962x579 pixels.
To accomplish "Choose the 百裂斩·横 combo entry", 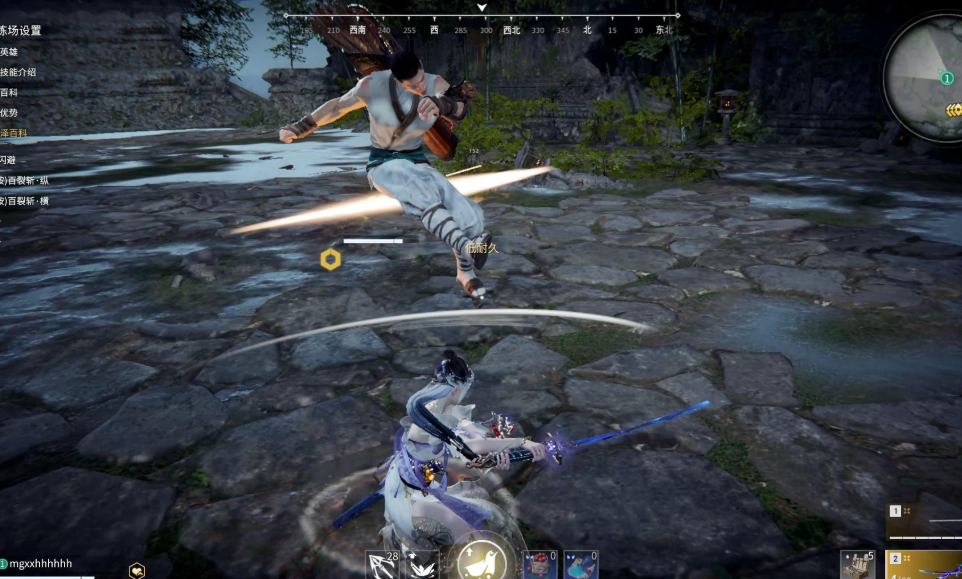I will (25, 201).
